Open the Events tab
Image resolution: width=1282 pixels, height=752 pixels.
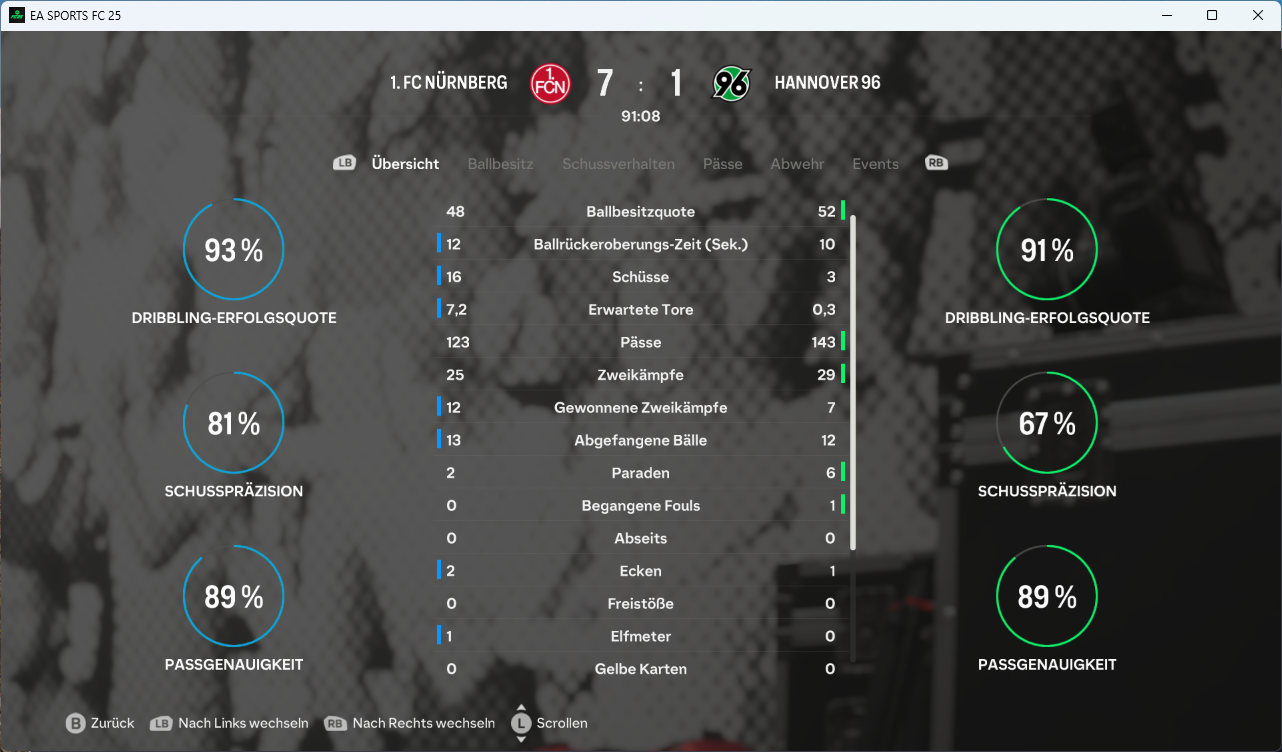875,164
